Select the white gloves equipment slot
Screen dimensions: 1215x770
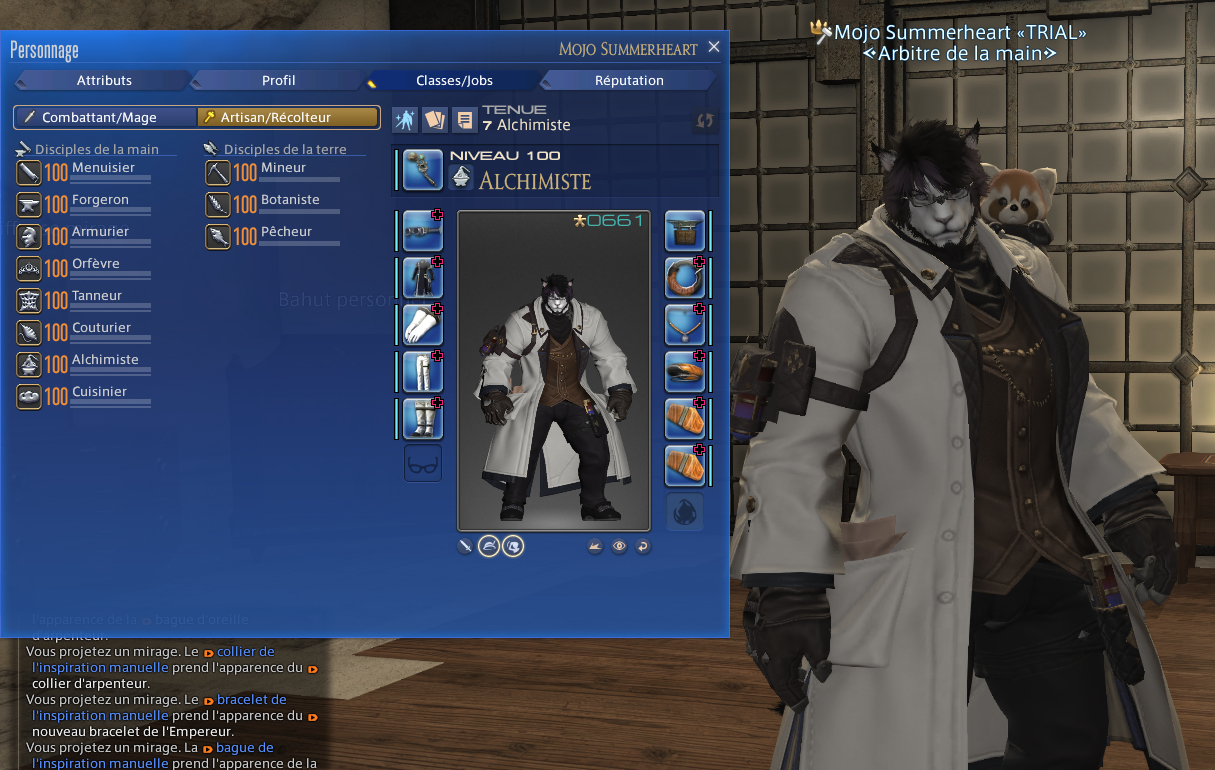coord(423,325)
